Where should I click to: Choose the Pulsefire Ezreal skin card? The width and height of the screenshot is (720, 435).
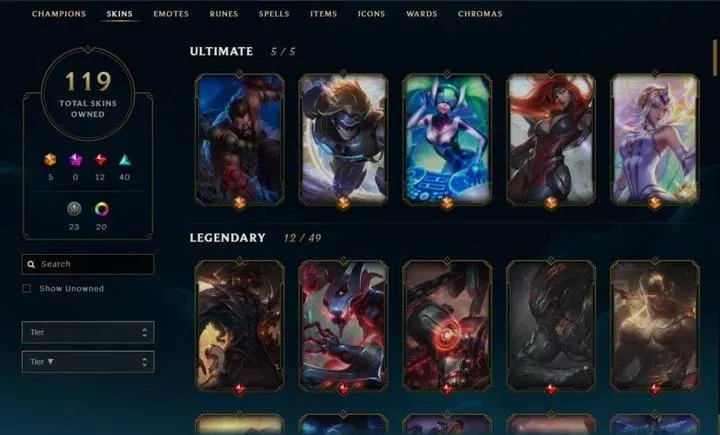pyautogui.click(x=344, y=138)
